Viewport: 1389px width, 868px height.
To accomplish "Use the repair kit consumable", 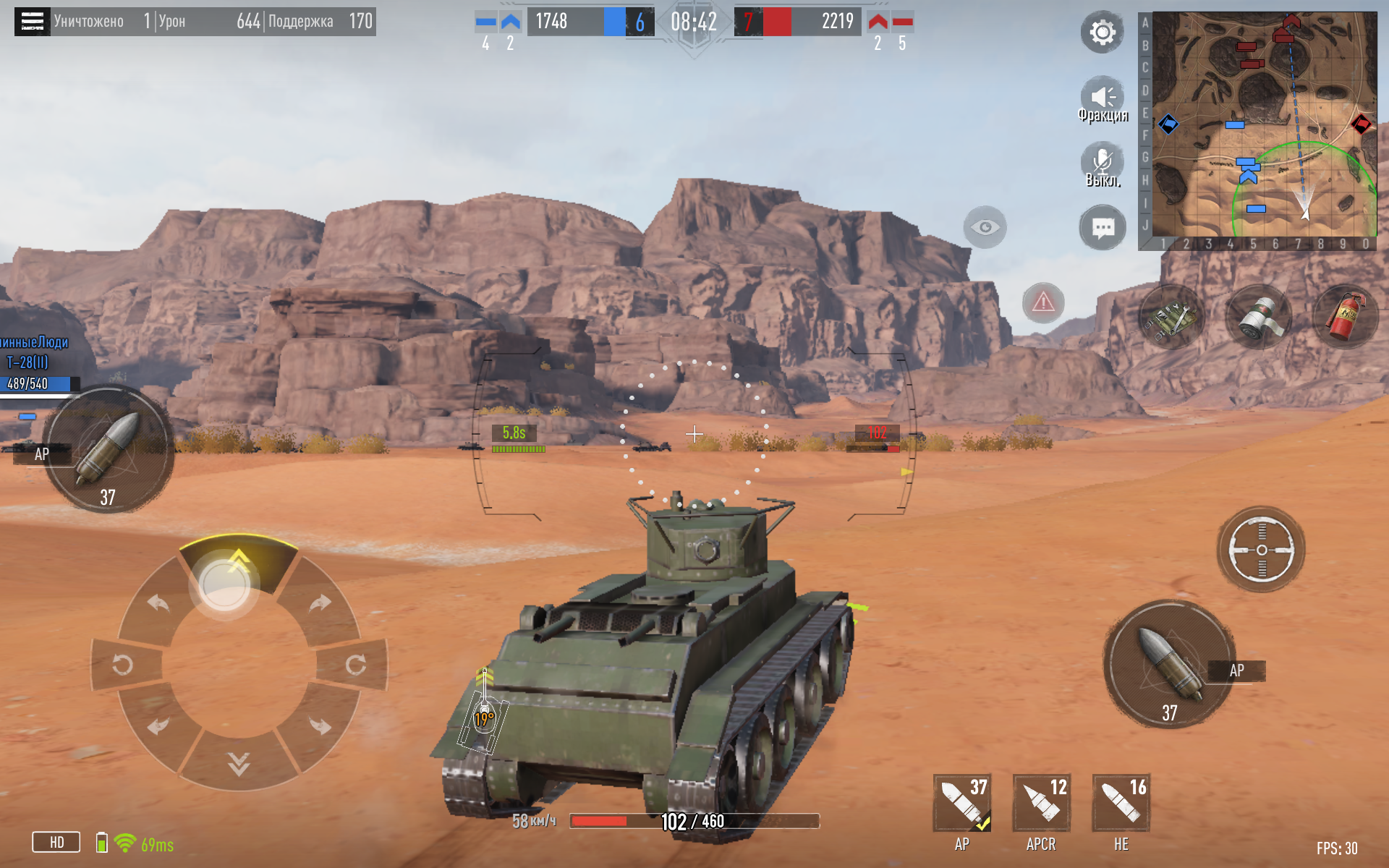I will pyautogui.click(x=1171, y=317).
